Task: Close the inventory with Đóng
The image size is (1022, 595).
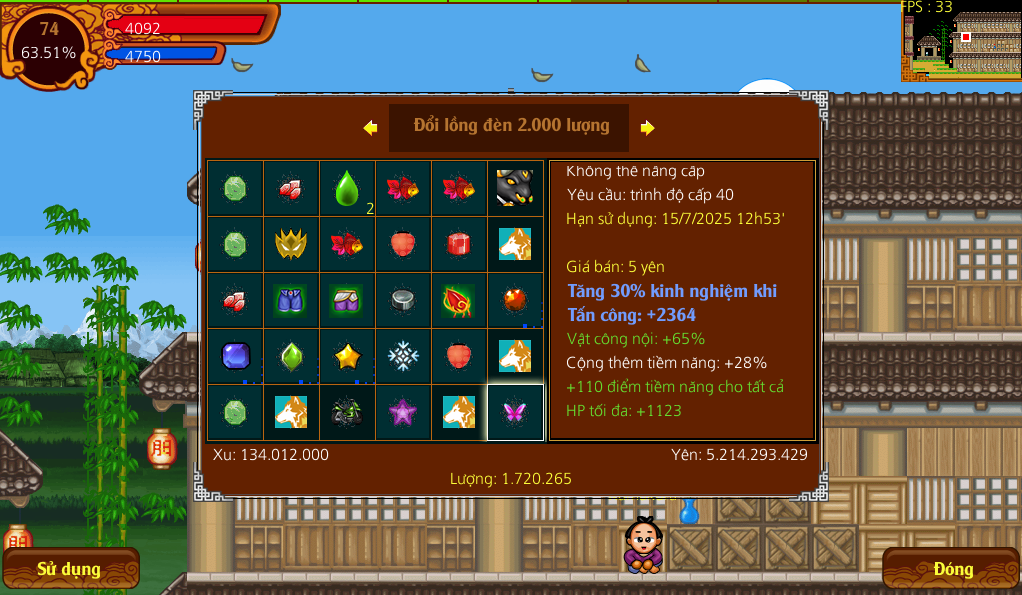Action: tap(952, 569)
